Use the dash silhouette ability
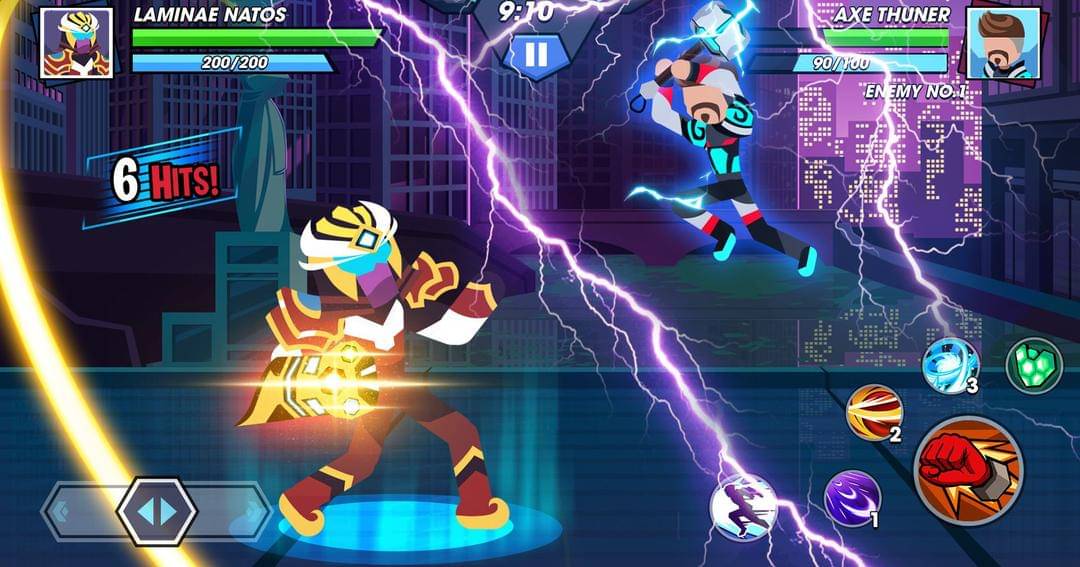Viewport: 1080px width, 567px height. tap(743, 507)
